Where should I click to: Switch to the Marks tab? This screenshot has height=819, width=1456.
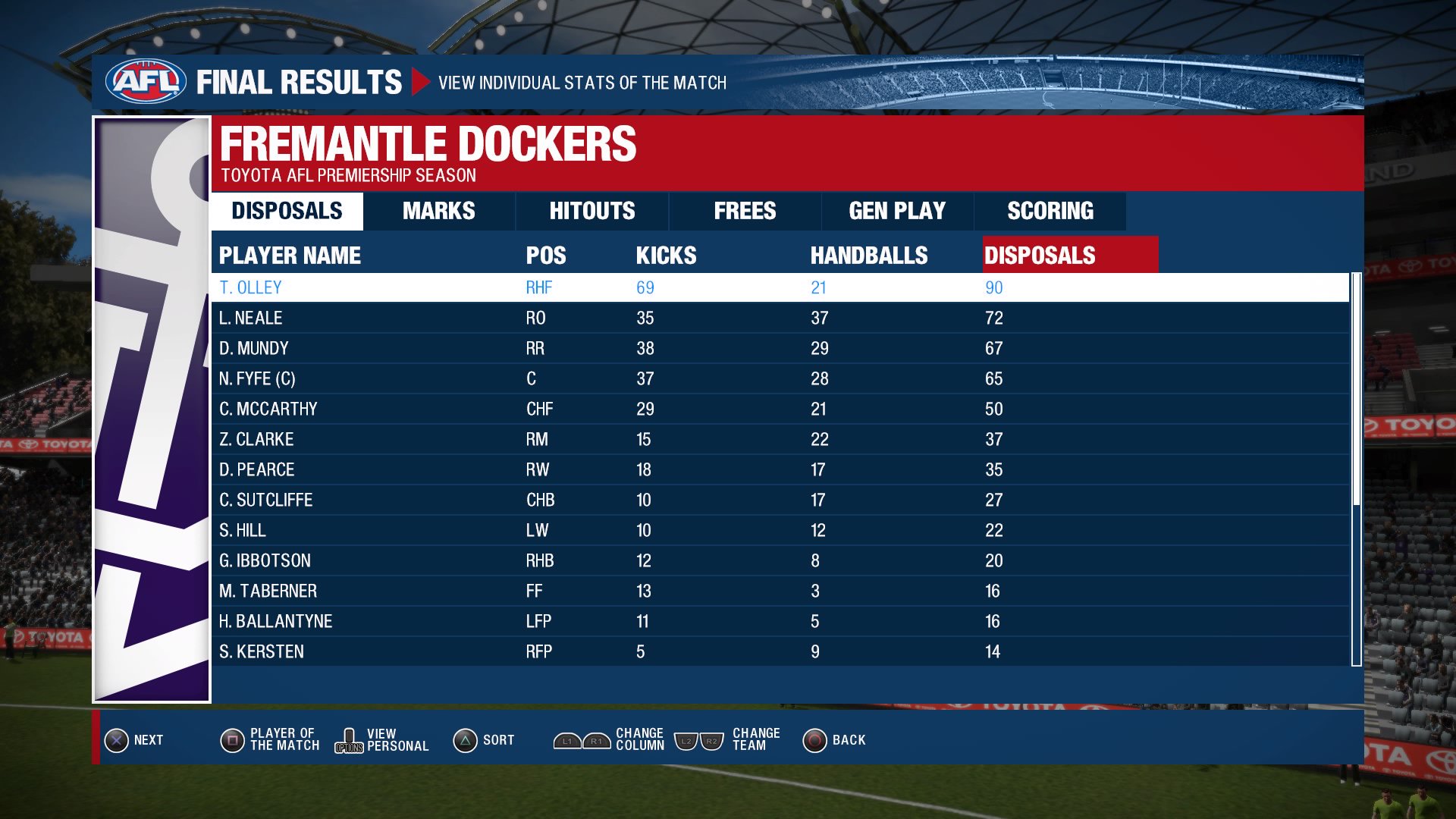[x=439, y=211]
